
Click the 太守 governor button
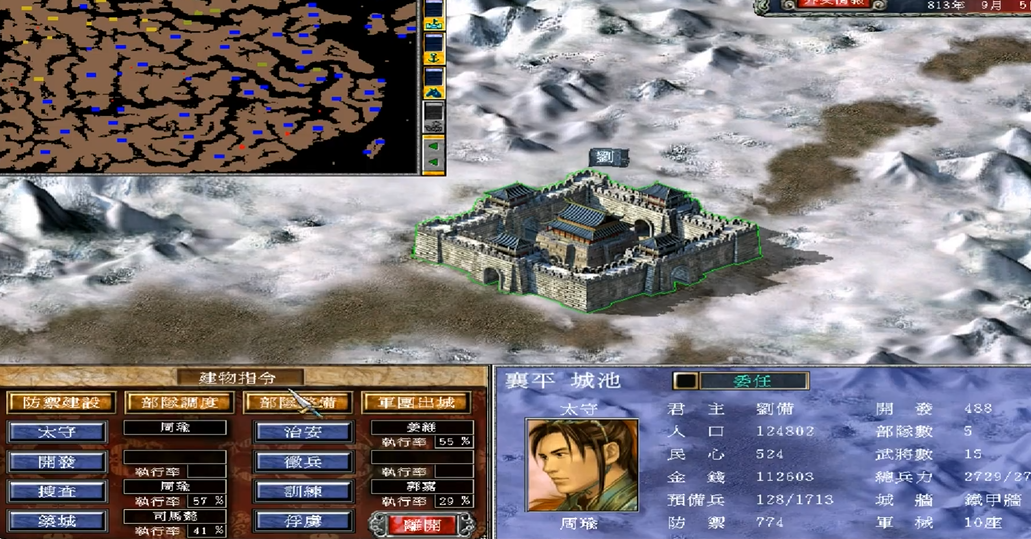(56, 432)
